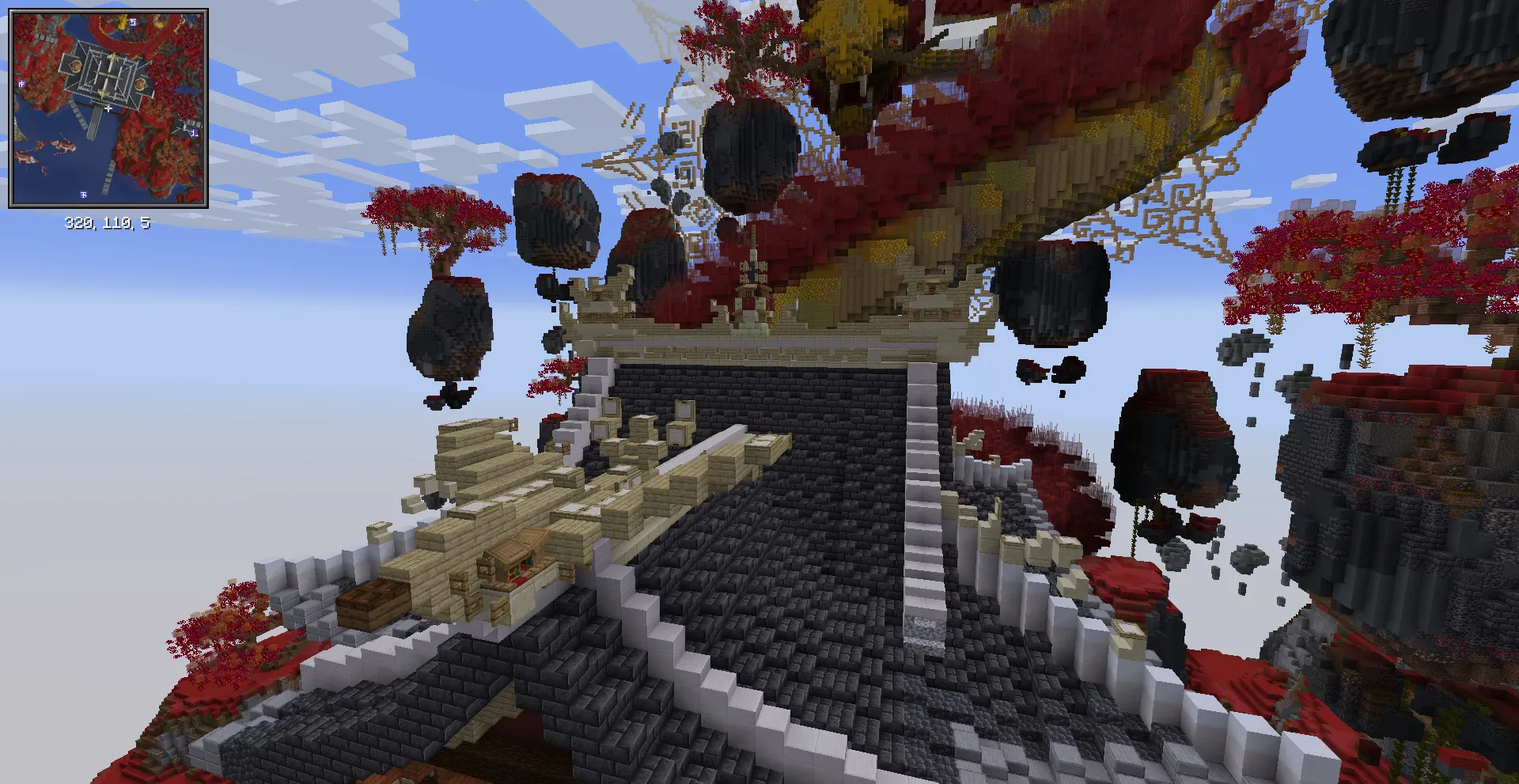Click the minimap in the corner
1519x784 pixels.
point(108,108)
